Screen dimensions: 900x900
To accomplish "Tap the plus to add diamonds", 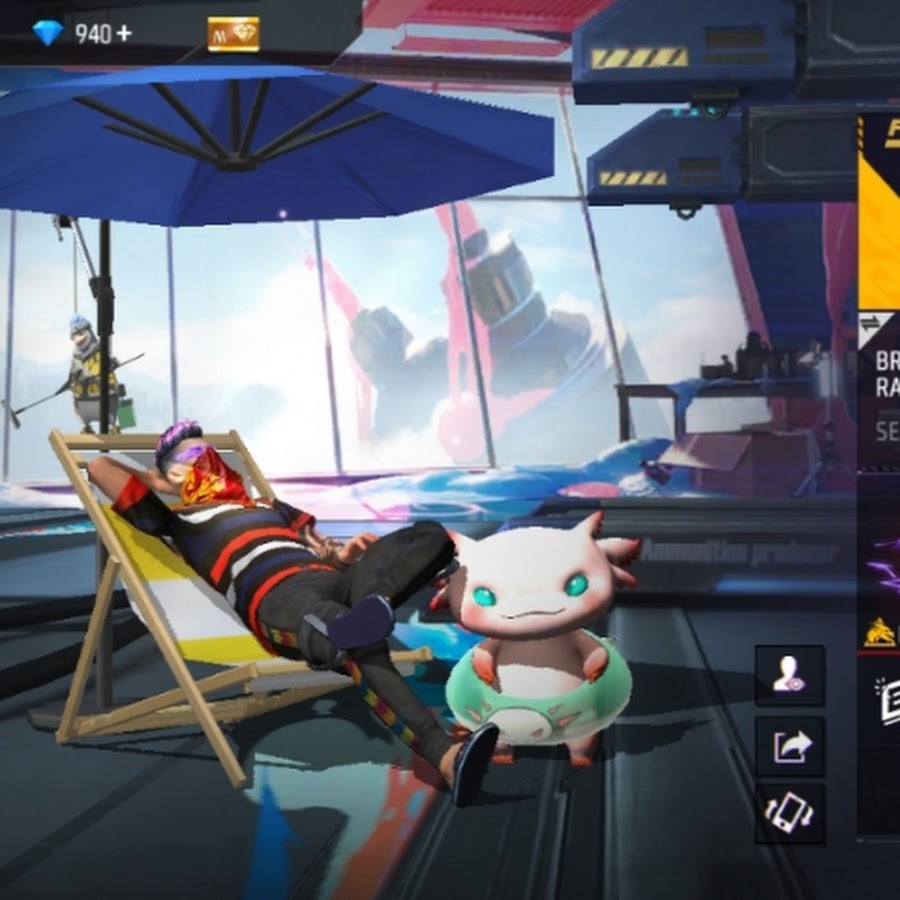I will tap(124, 33).
